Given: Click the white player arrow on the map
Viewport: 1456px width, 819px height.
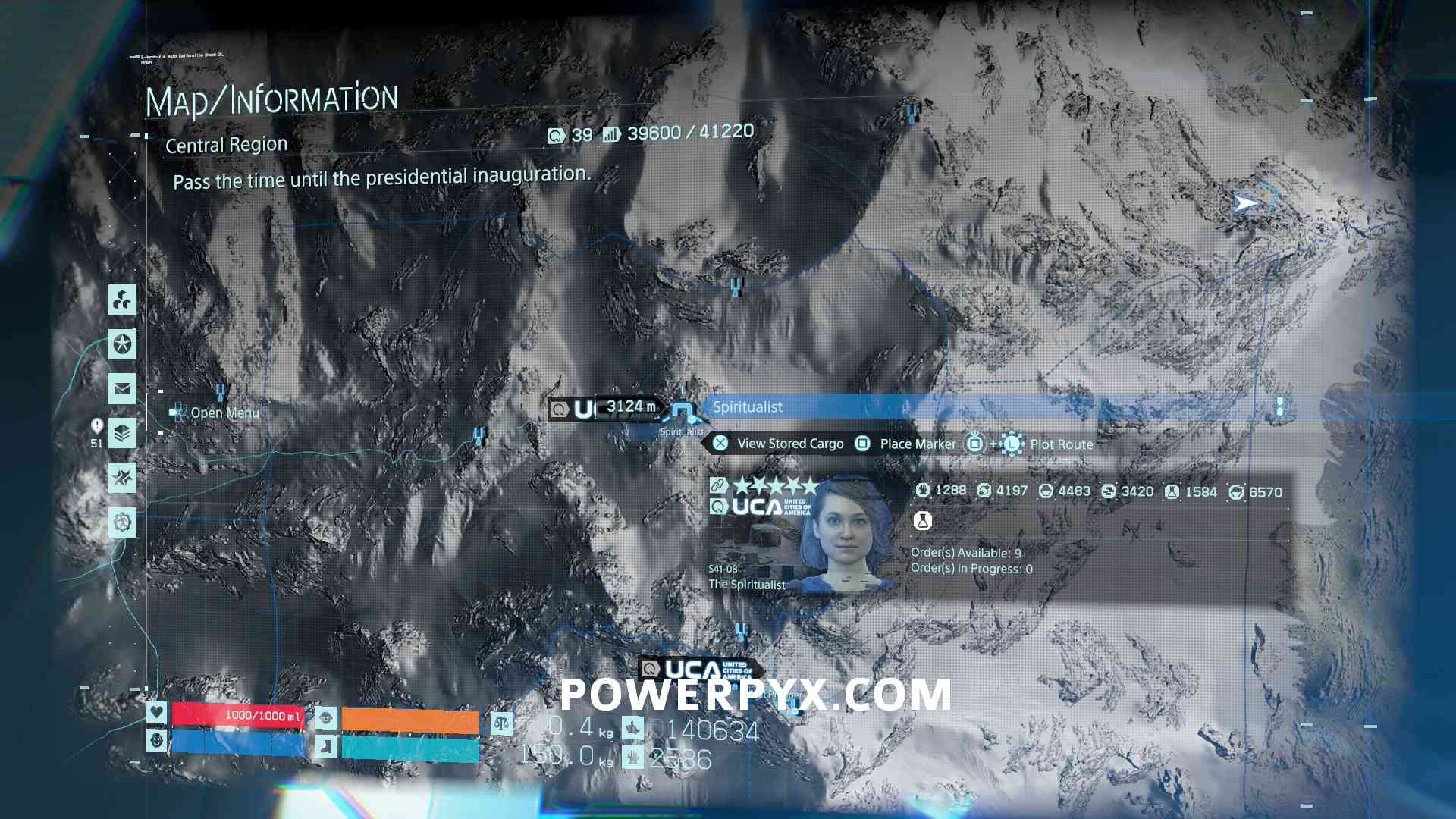Looking at the screenshot, I should coord(1245,203).
